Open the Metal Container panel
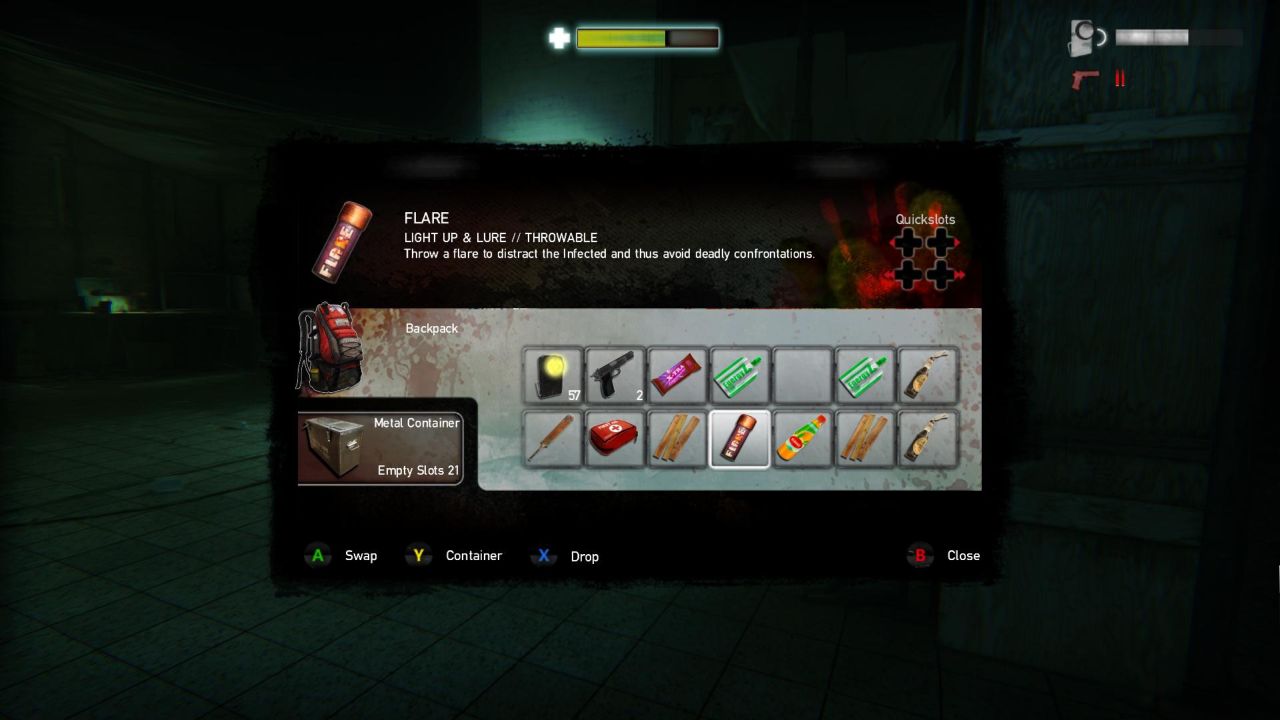 click(x=380, y=448)
